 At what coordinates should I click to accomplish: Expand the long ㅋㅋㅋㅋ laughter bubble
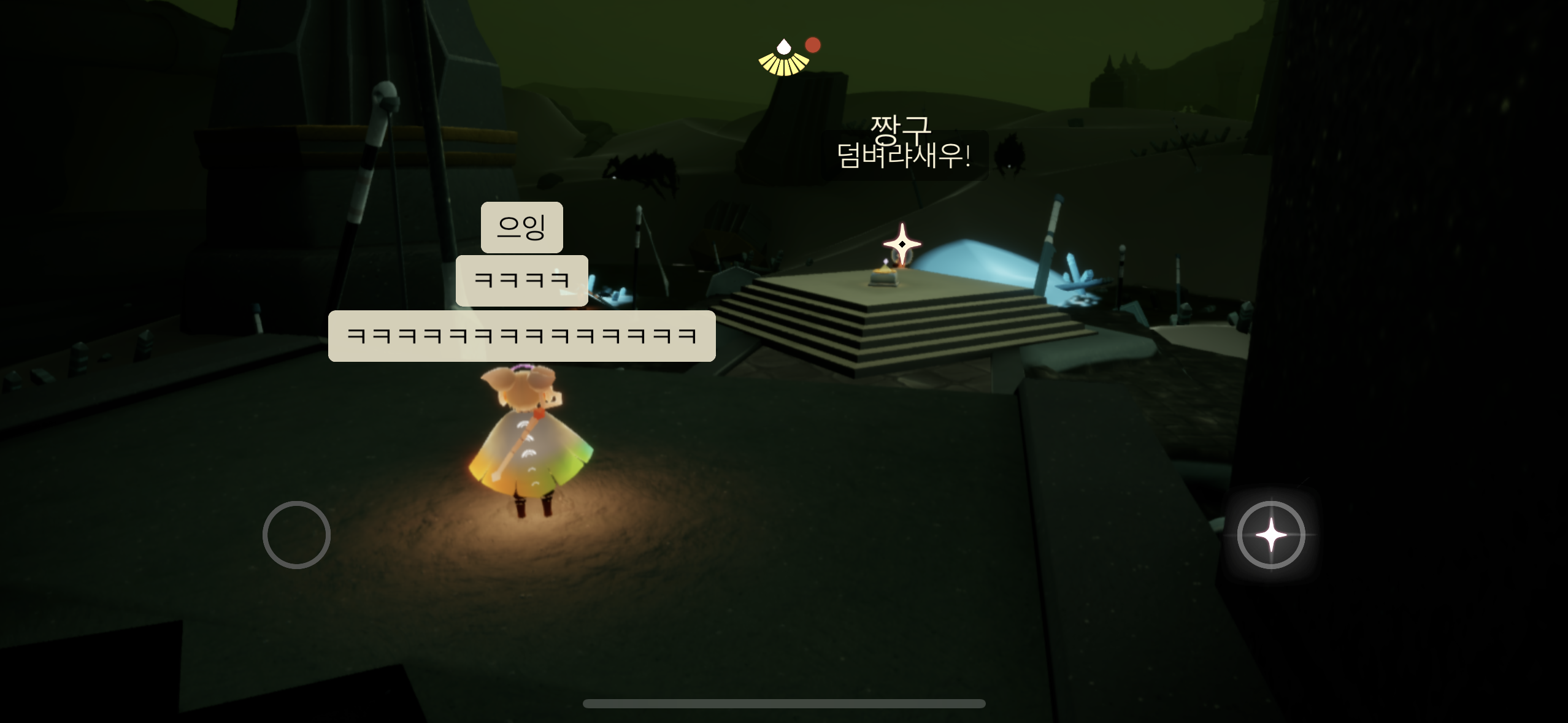[x=521, y=336]
